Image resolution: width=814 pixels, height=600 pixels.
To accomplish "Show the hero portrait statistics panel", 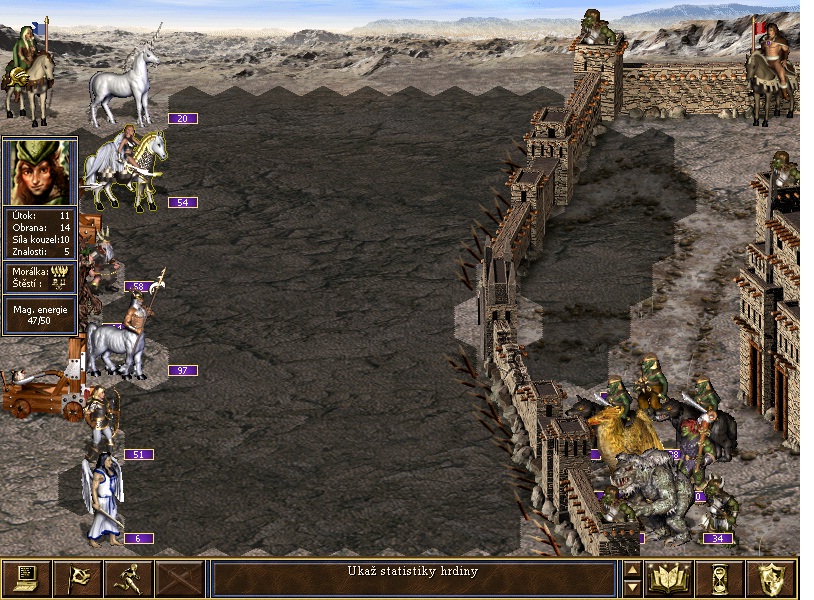I will click(x=40, y=173).
